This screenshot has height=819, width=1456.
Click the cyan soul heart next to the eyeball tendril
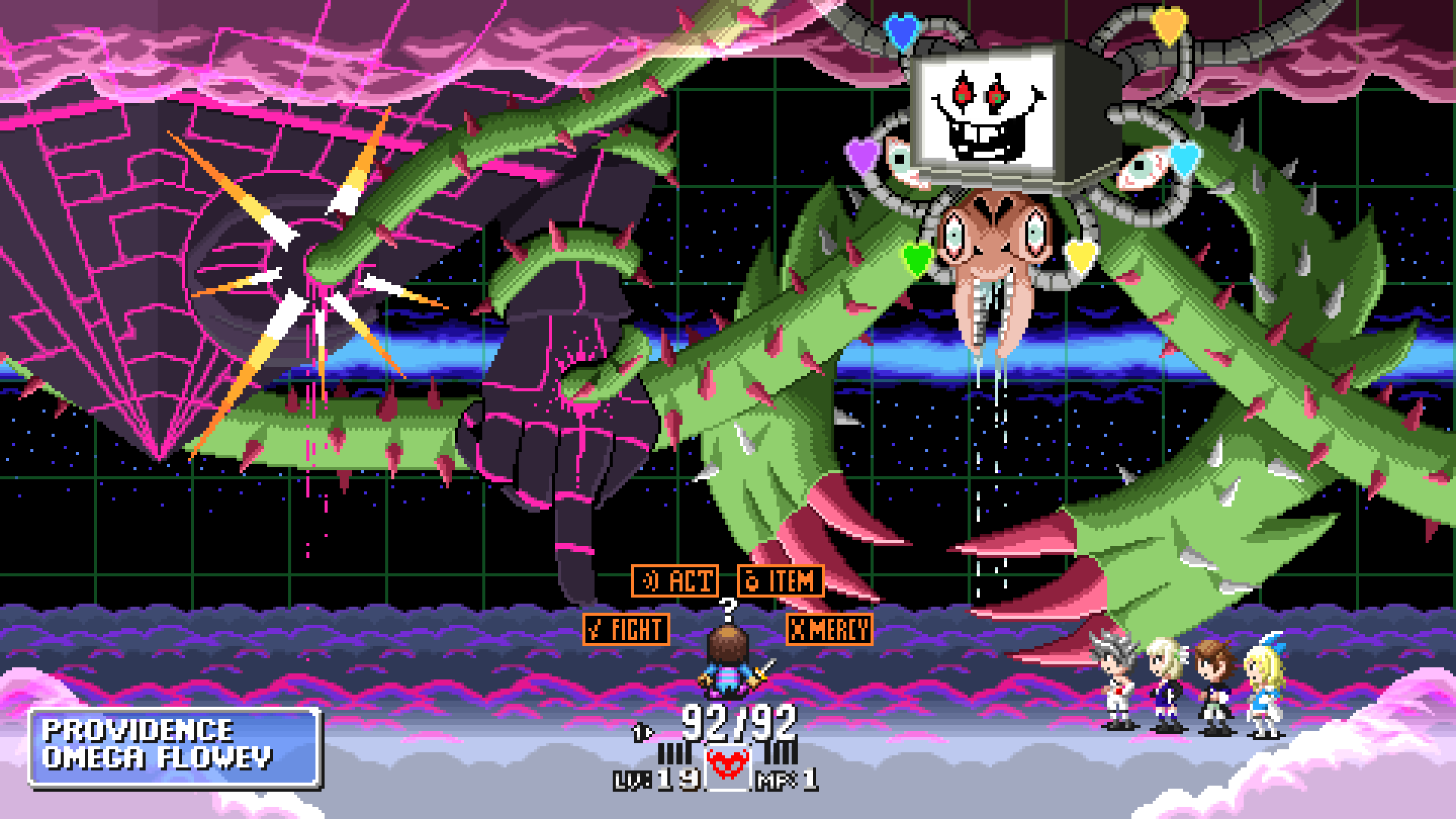pyautogui.click(x=1185, y=159)
